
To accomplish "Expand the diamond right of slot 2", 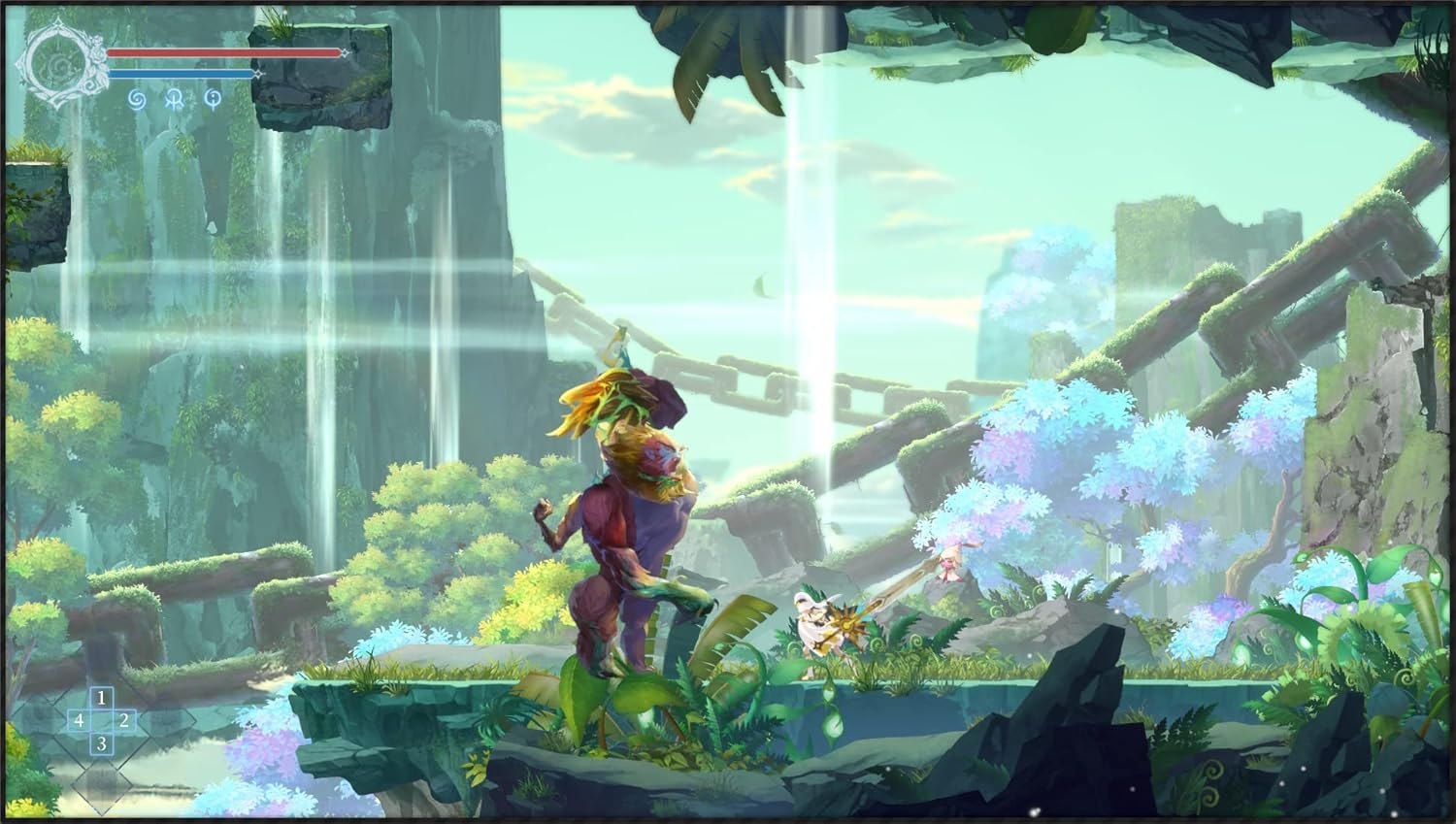I will (166, 721).
